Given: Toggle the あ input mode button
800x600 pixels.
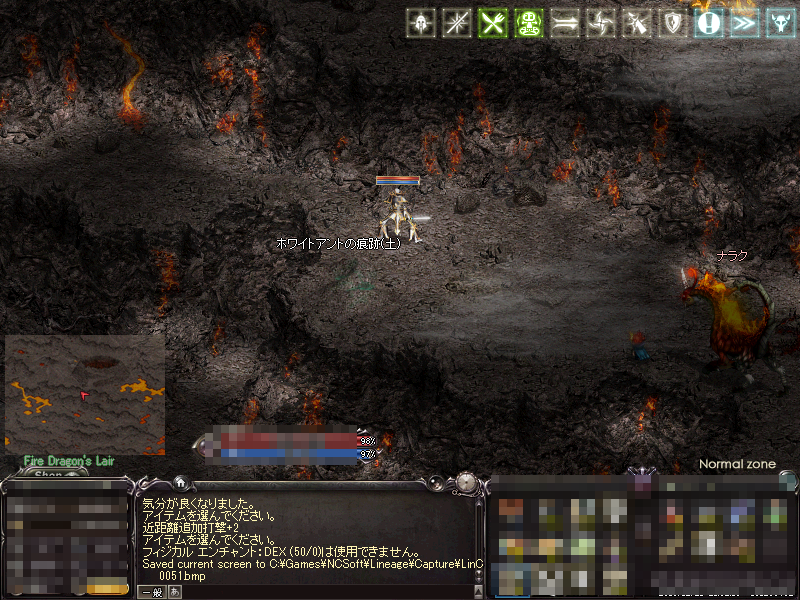Looking at the screenshot, I should click(176, 592).
